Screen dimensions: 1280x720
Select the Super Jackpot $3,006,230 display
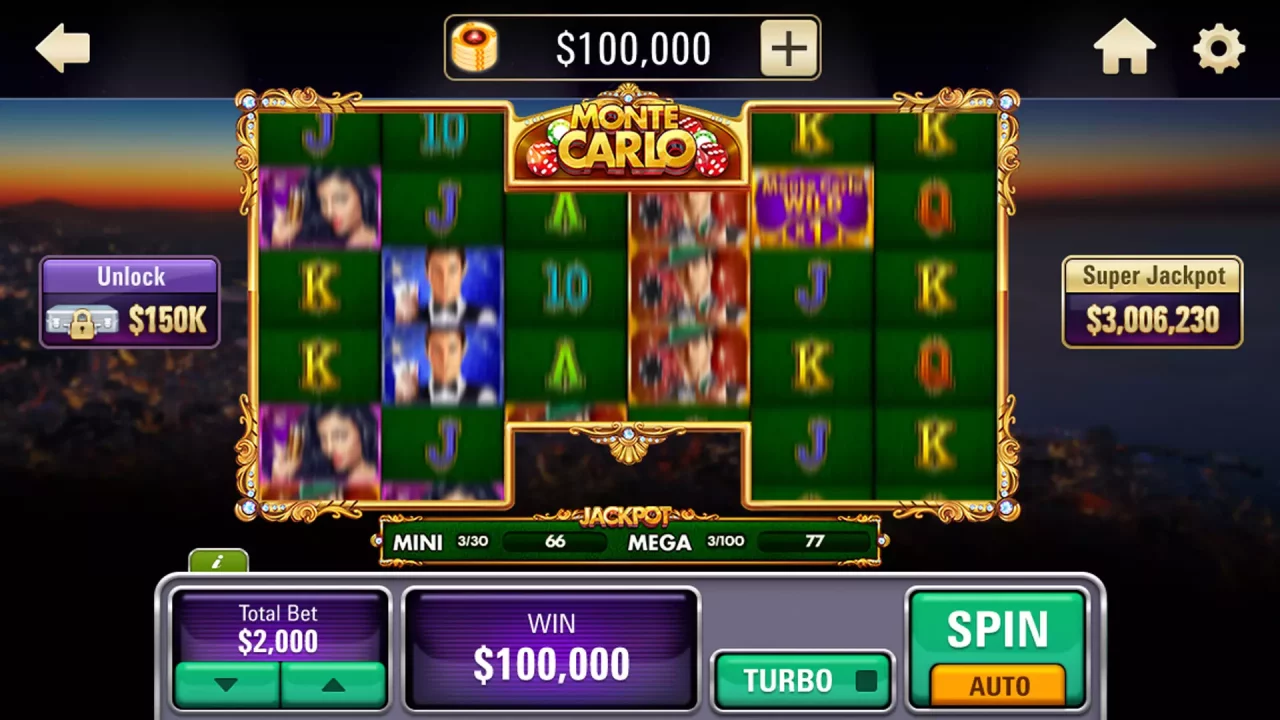[1152, 300]
